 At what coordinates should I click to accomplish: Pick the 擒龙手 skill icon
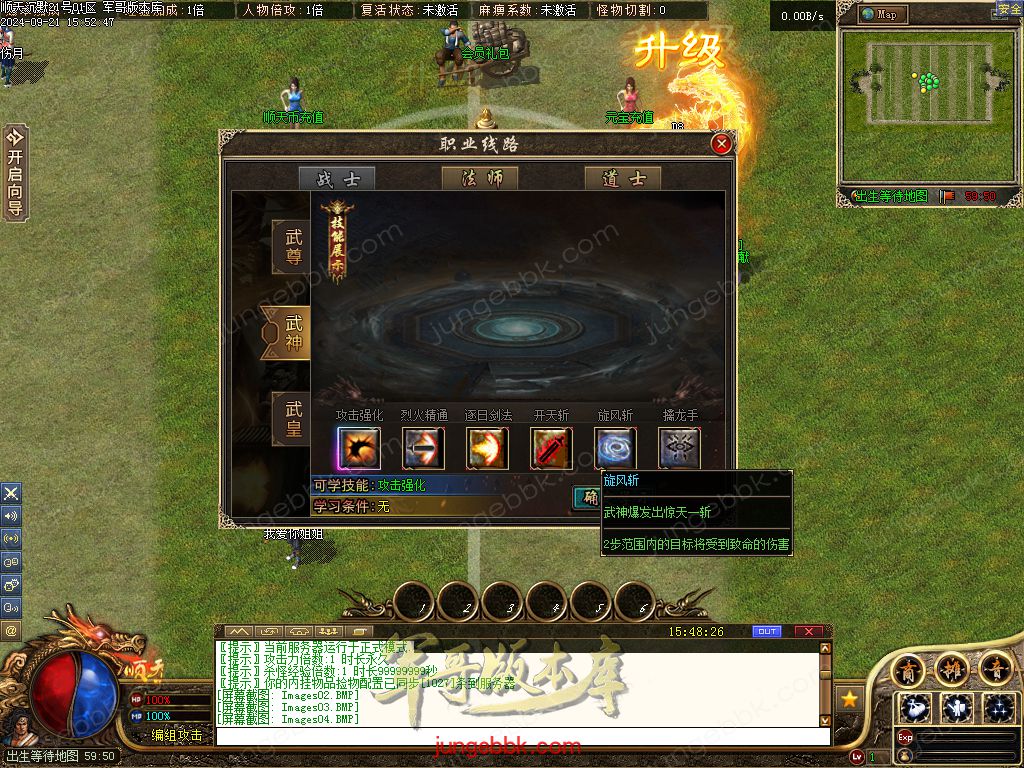coord(679,448)
